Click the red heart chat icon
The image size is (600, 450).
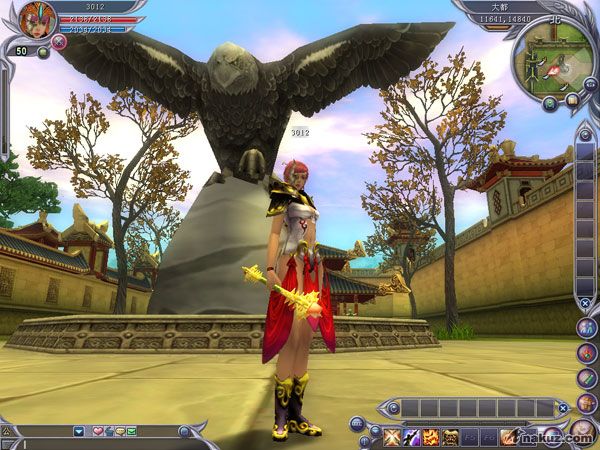[97, 431]
